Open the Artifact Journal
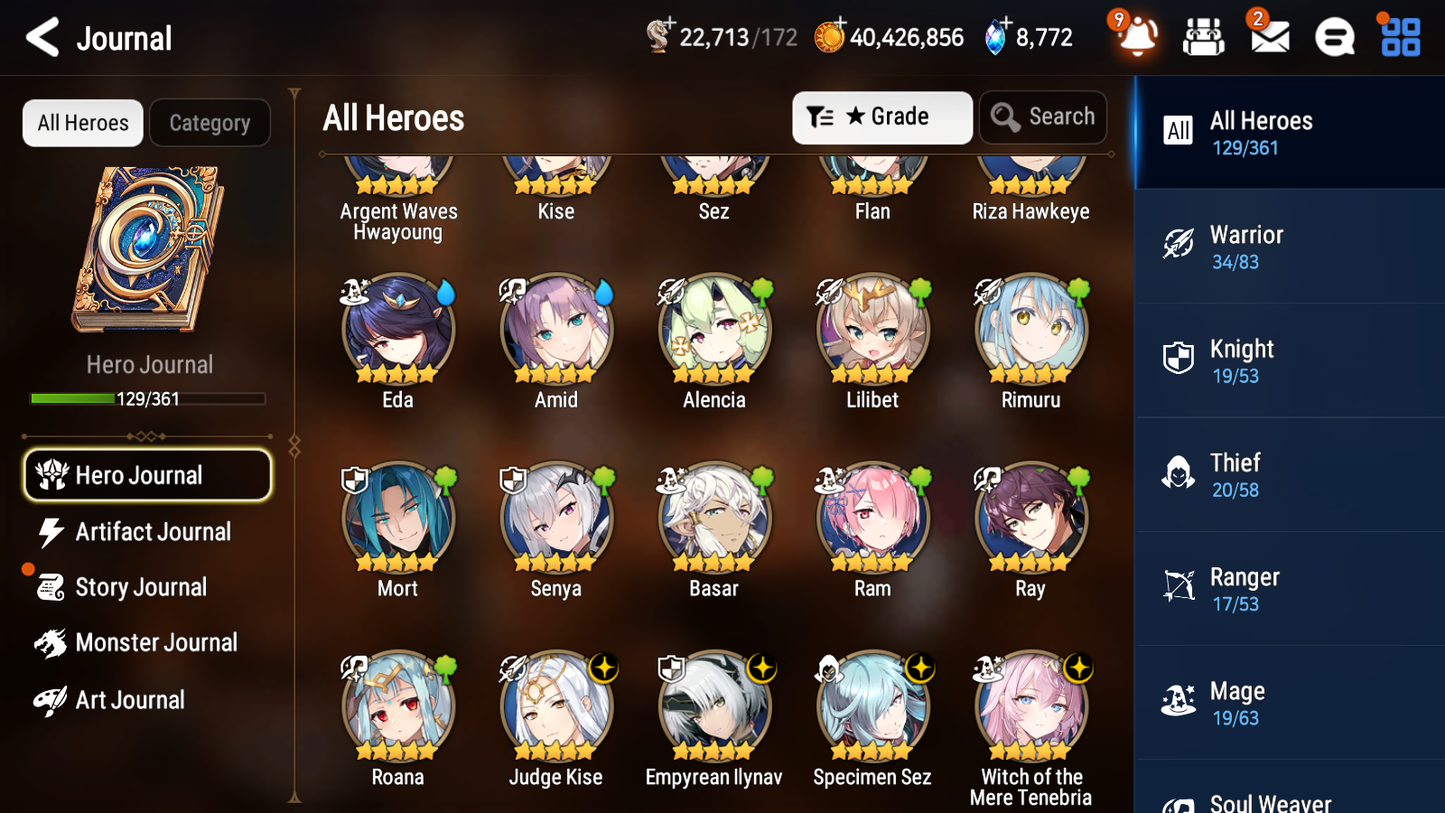1445x813 pixels. point(152,532)
